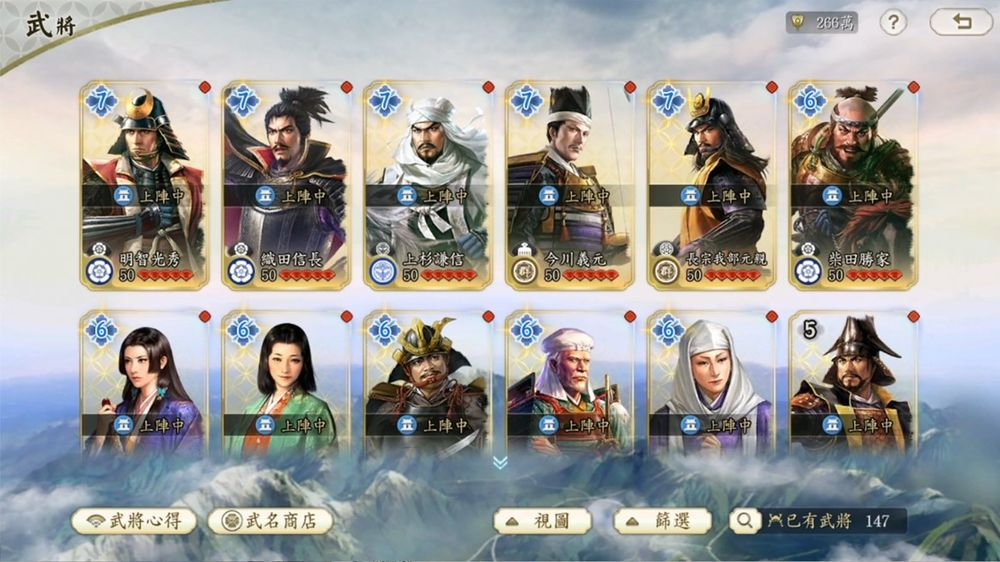Open the 篩選 filter options
This screenshot has width=1000, height=562.
click(x=662, y=520)
